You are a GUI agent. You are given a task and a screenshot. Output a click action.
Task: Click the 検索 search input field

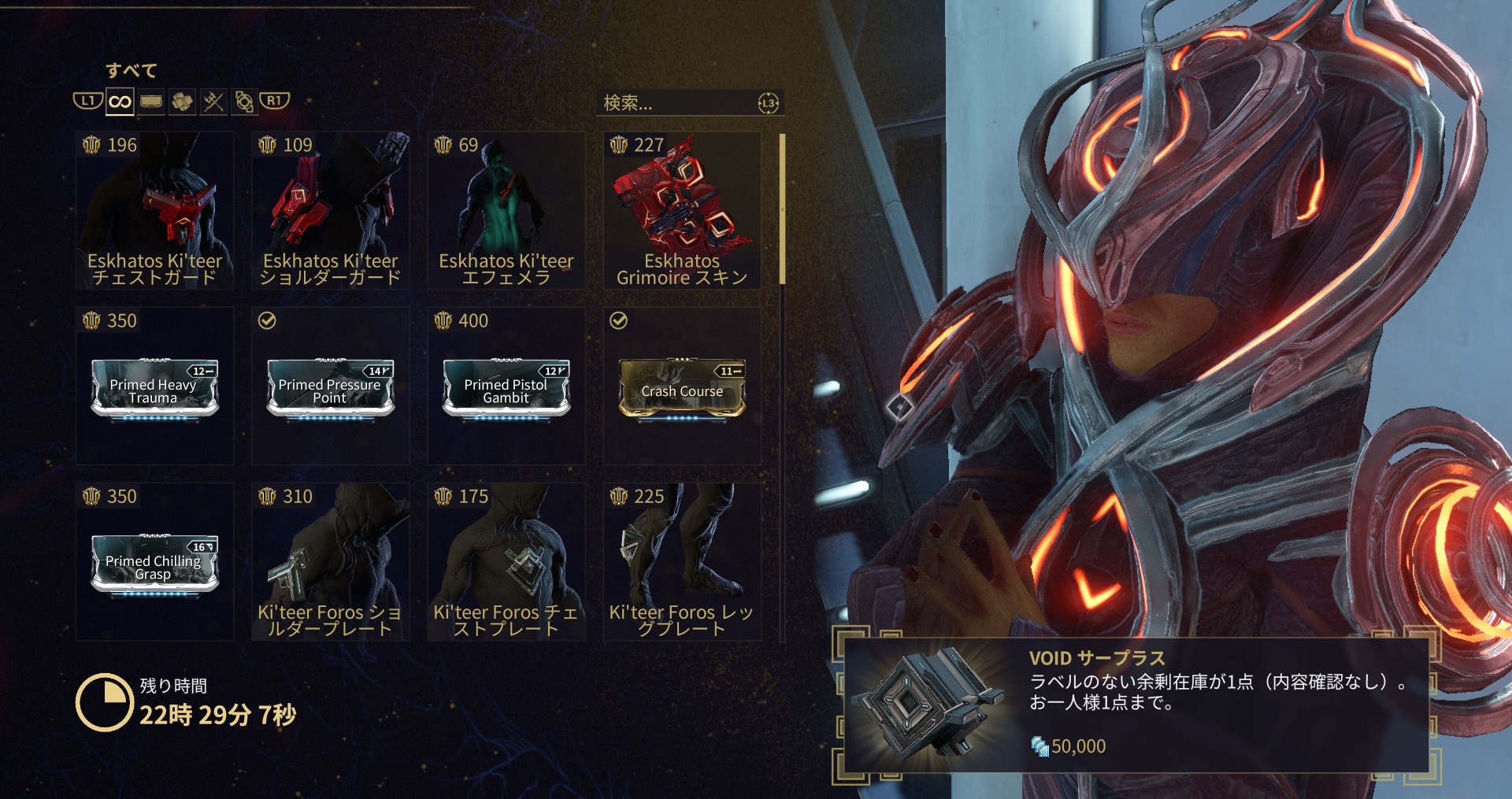point(677,102)
